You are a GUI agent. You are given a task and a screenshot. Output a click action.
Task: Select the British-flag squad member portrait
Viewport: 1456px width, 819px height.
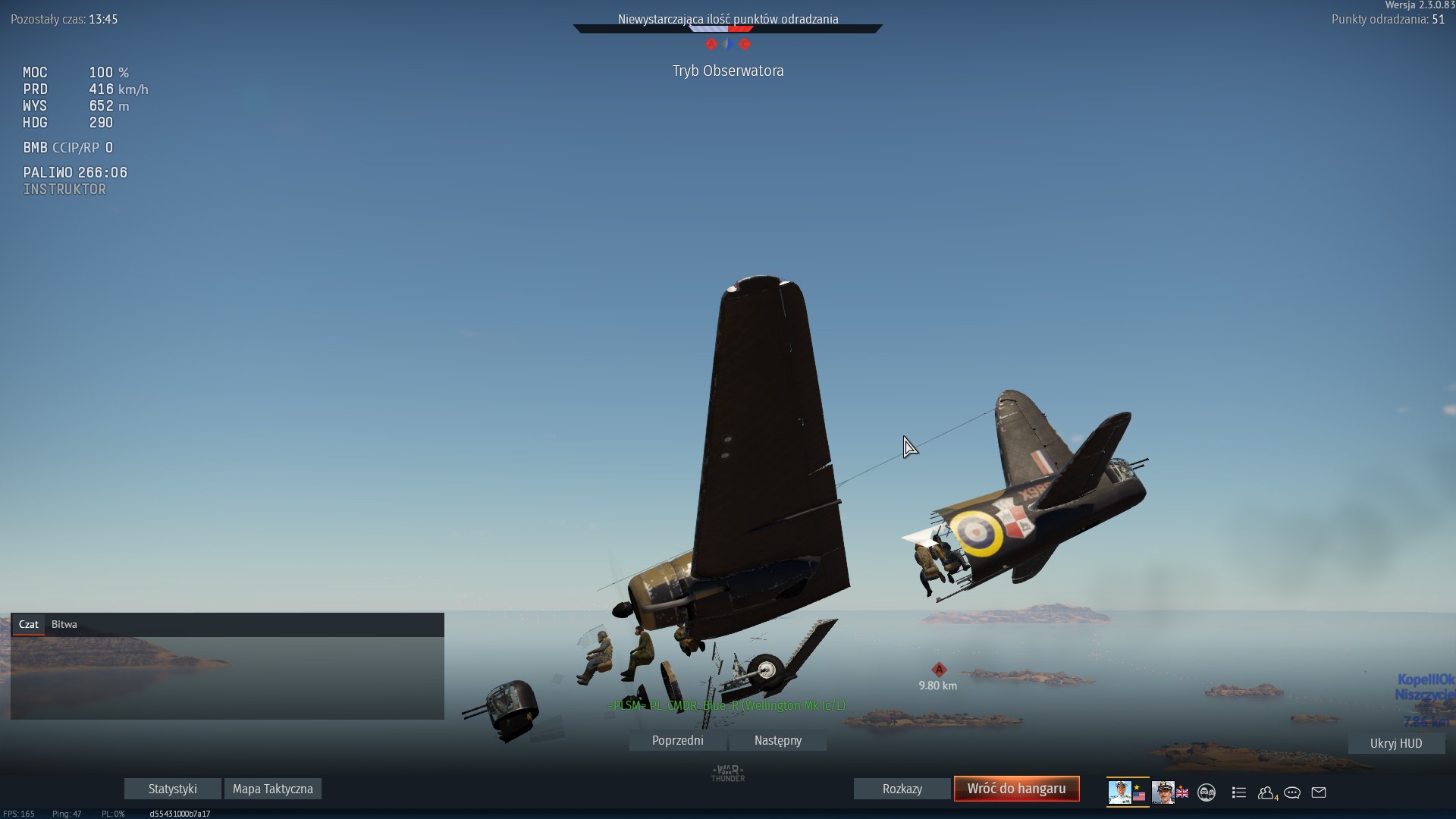(1169, 792)
